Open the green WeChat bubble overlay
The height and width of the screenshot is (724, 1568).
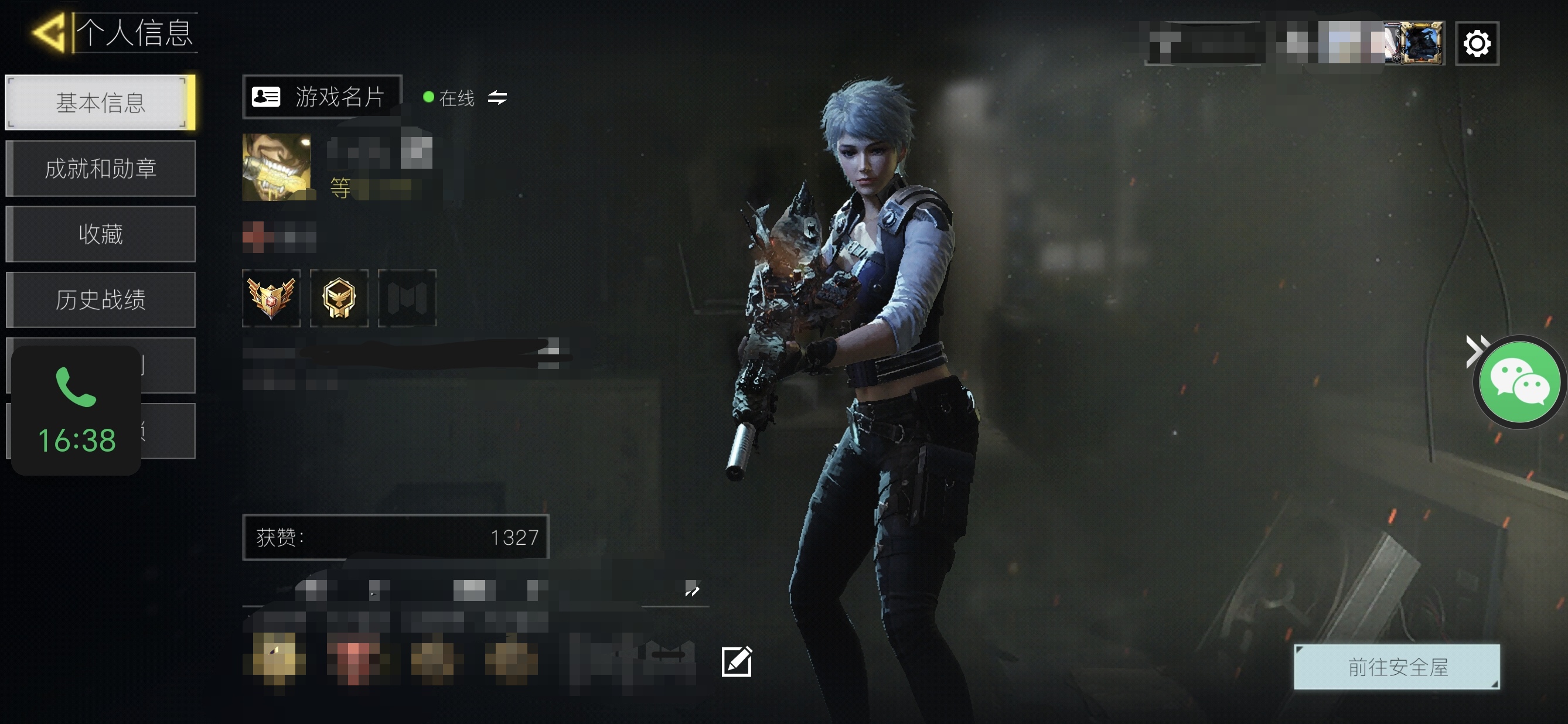(1519, 382)
